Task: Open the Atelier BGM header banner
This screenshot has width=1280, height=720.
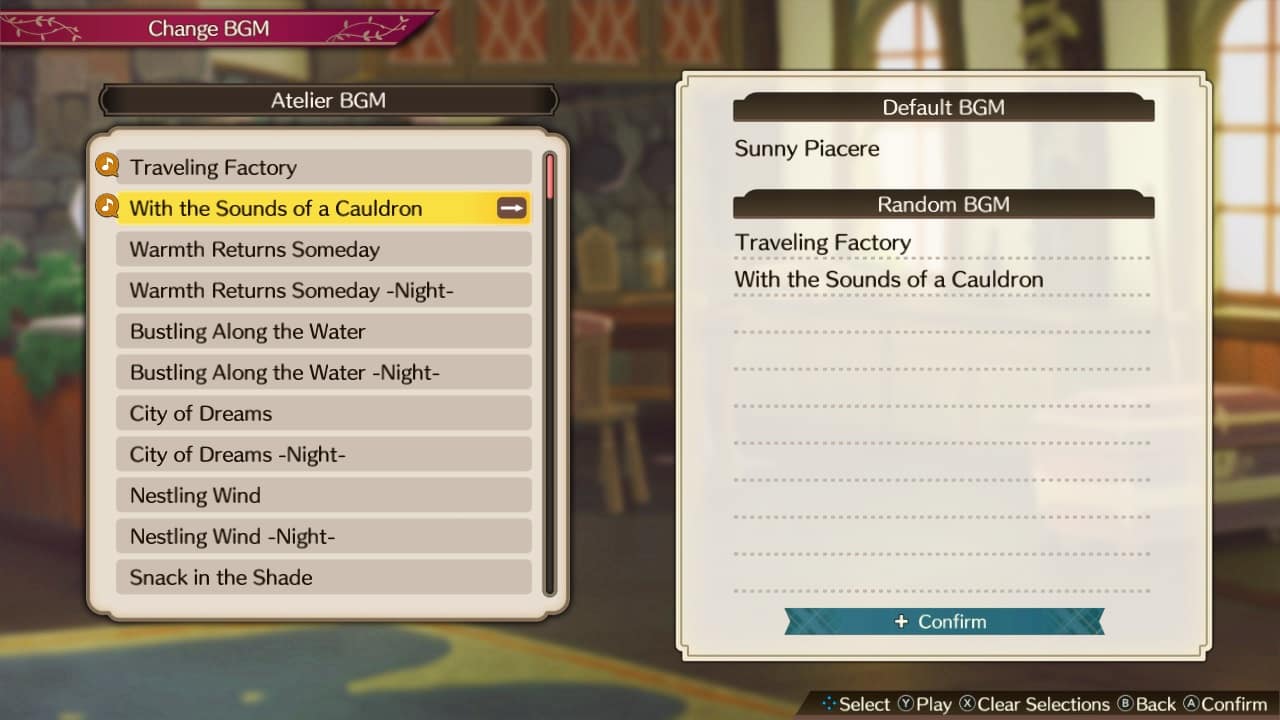Action: pyautogui.click(x=328, y=100)
